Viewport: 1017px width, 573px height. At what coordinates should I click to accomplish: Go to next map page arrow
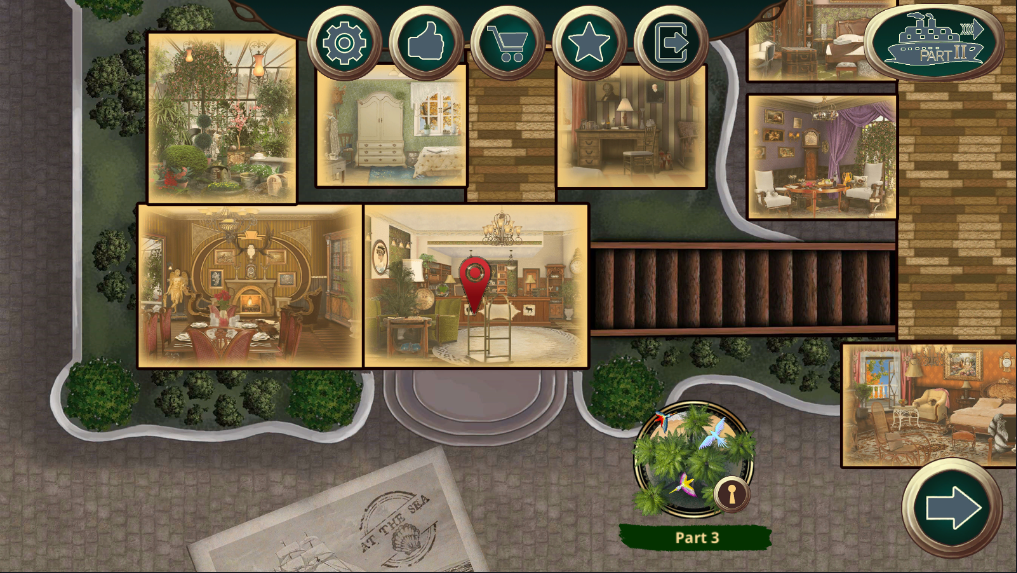952,509
